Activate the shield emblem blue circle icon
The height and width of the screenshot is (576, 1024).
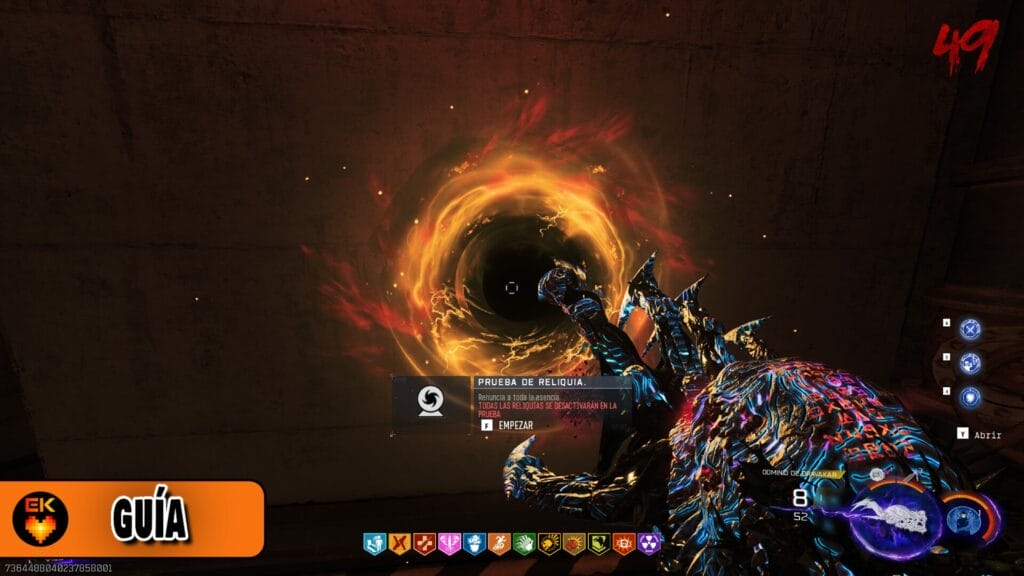(x=970, y=398)
